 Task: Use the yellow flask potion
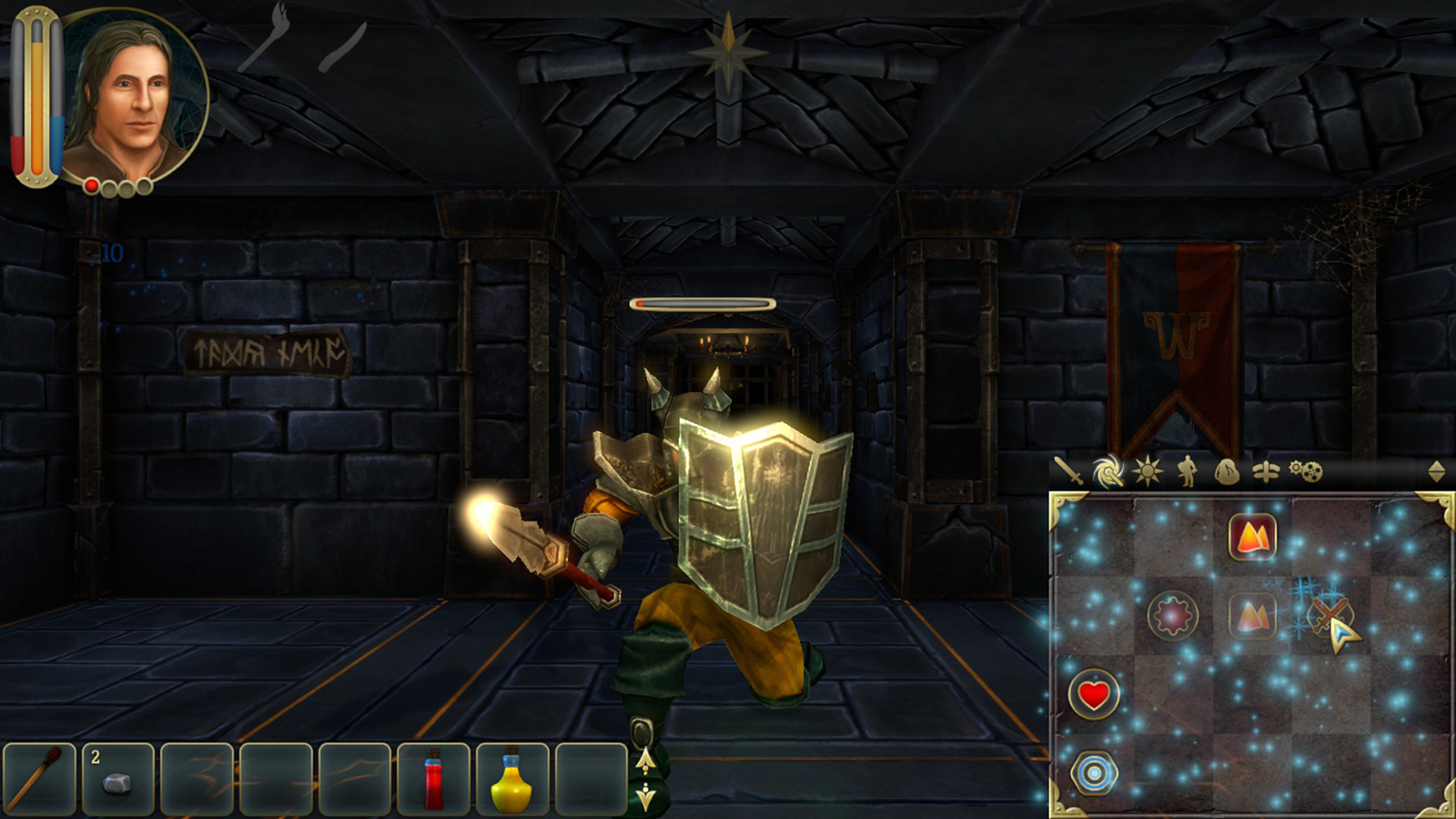click(512, 779)
